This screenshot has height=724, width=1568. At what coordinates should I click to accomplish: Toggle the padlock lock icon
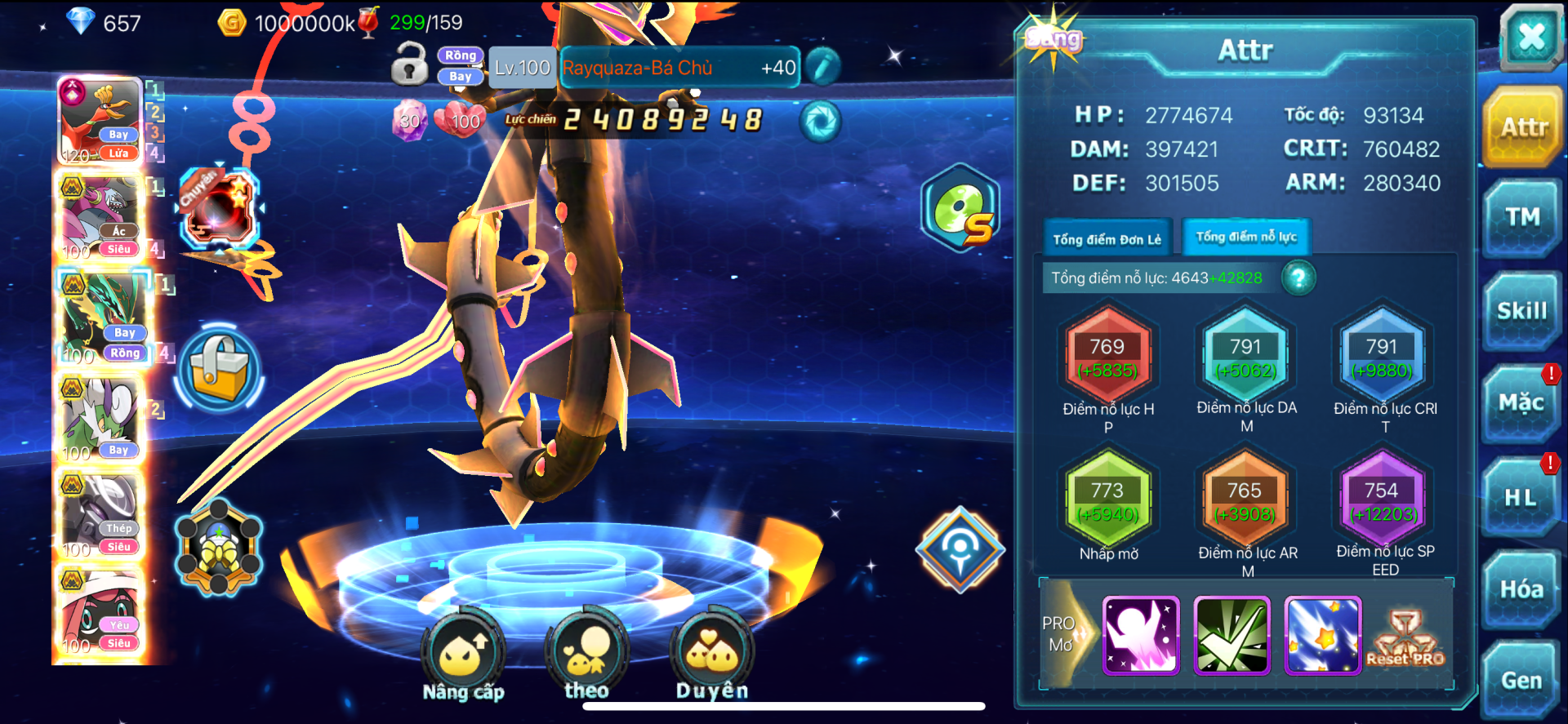click(x=409, y=64)
